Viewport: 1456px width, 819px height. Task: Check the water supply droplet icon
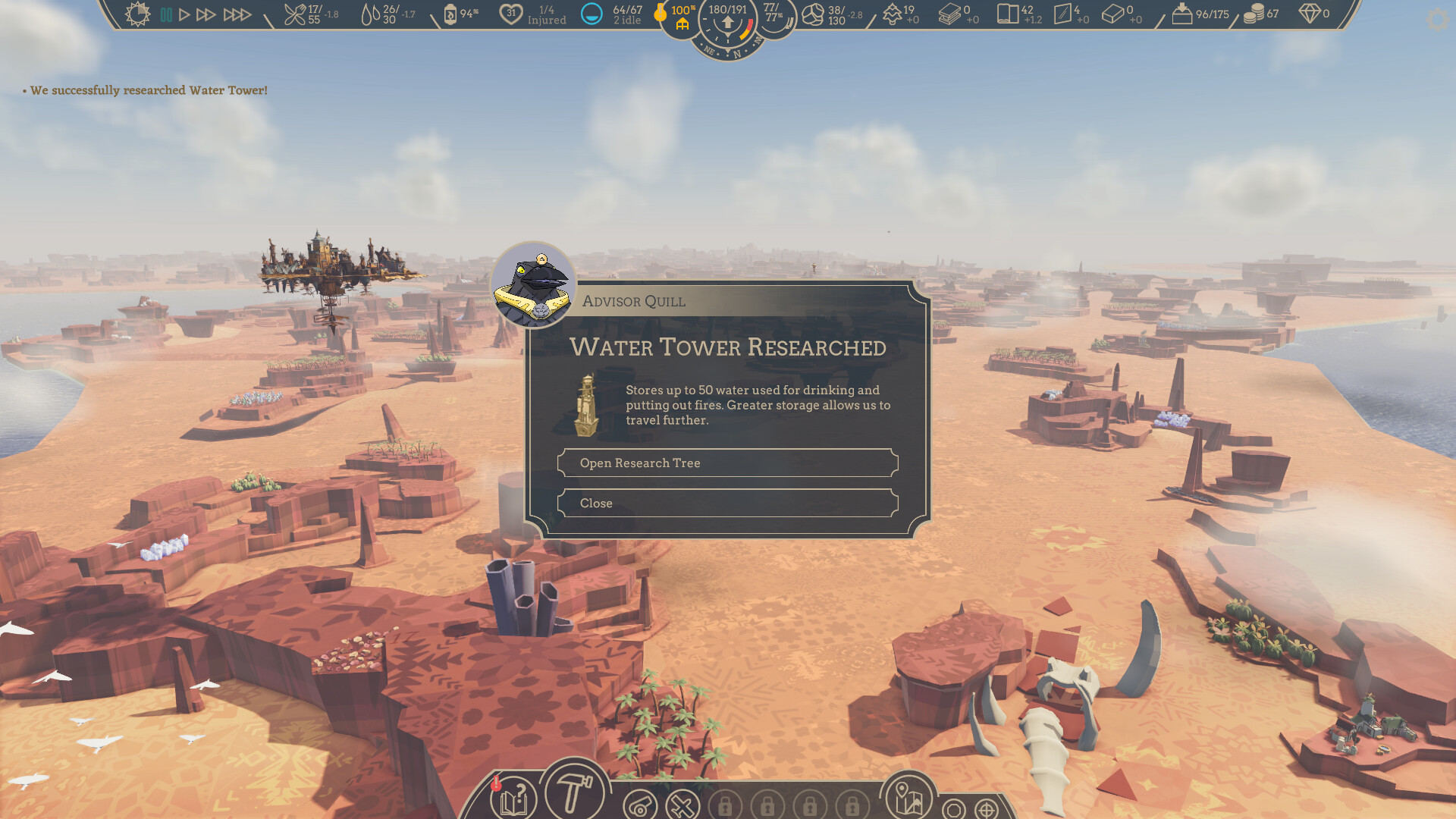pos(372,13)
